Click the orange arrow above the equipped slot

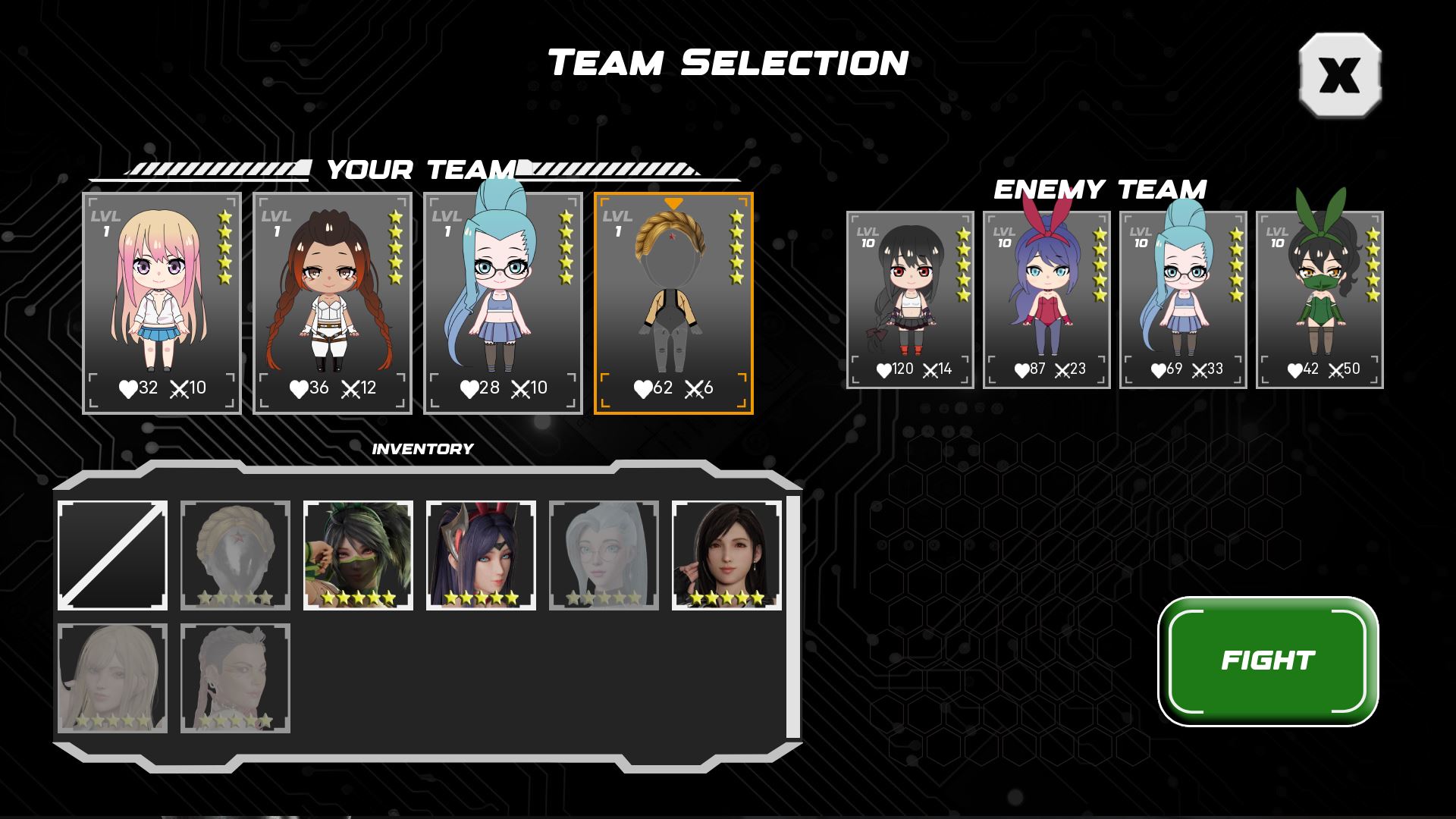[675, 205]
